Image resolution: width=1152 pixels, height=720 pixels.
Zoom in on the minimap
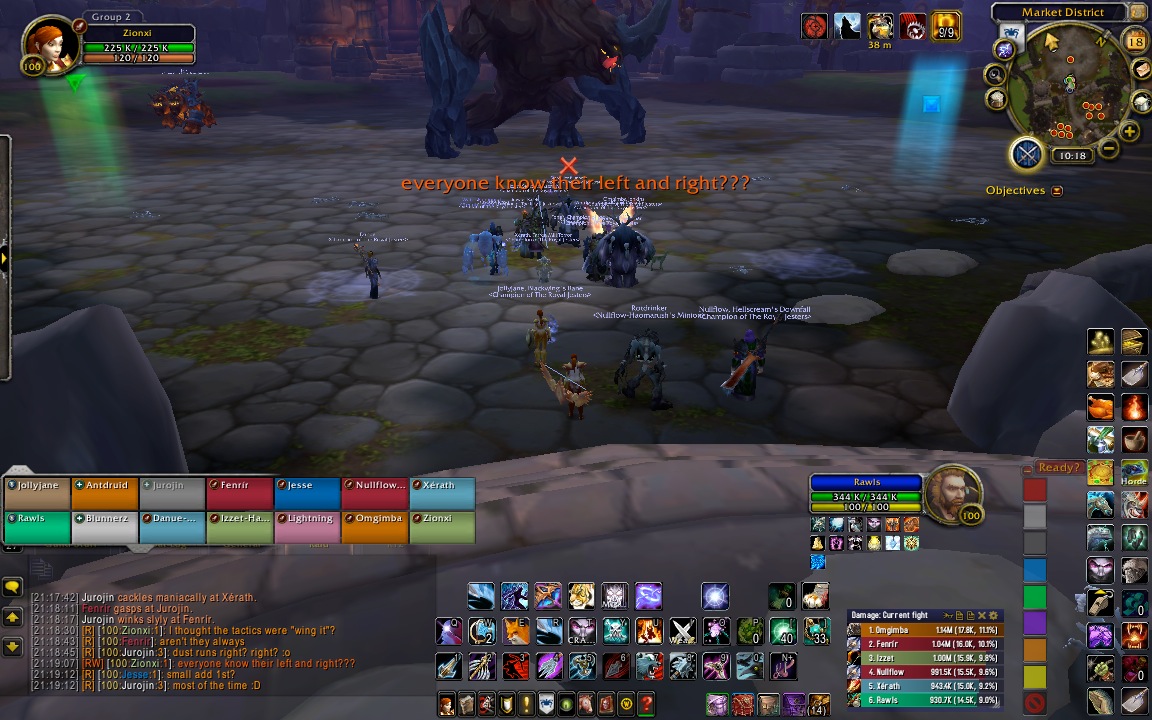click(1130, 131)
